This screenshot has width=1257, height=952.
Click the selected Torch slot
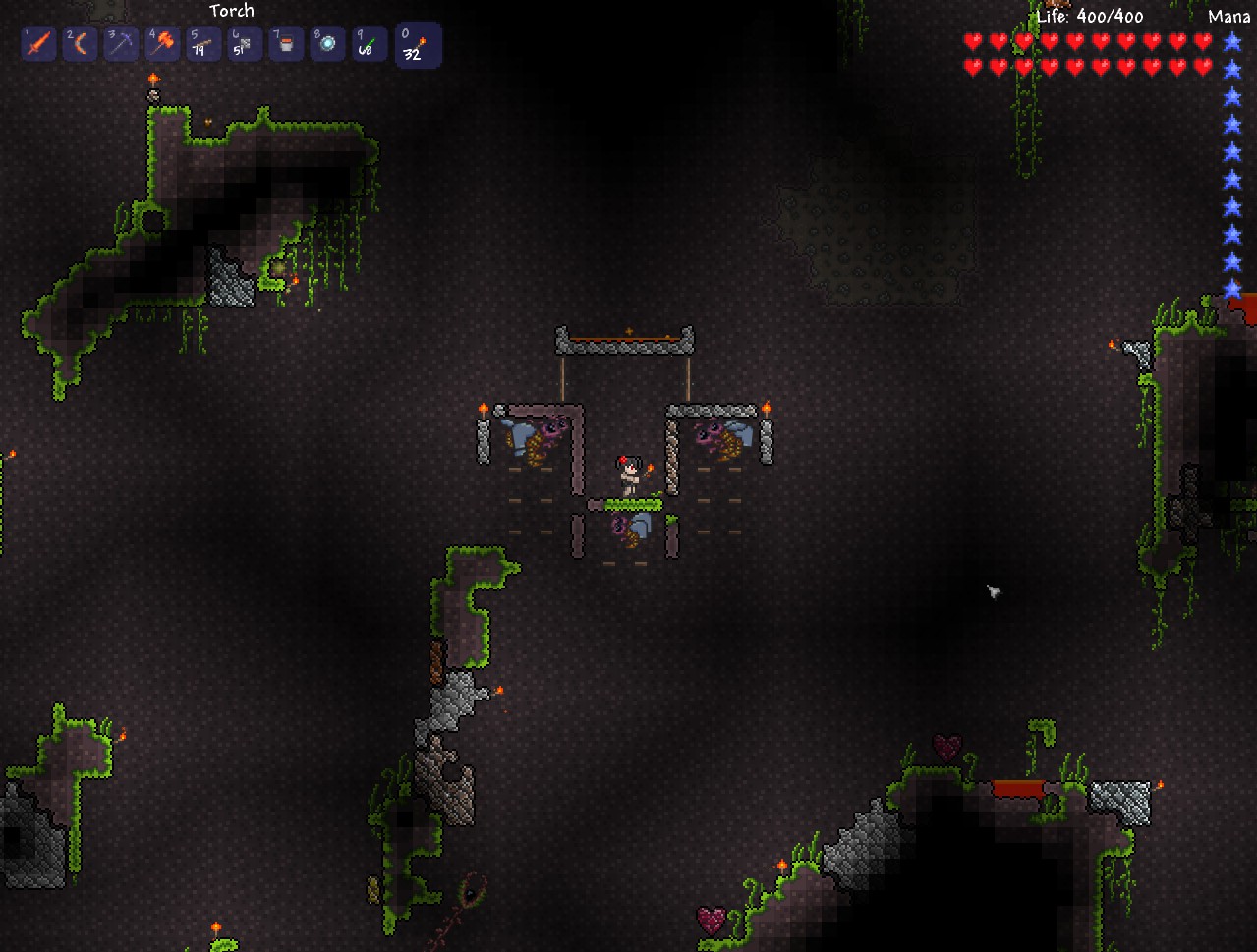(417, 45)
